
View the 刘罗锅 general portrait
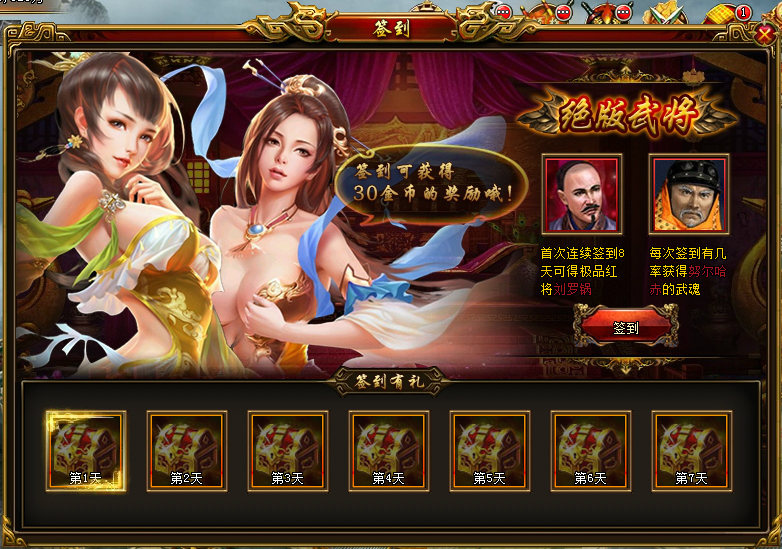pyautogui.click(x=582, y=194)
